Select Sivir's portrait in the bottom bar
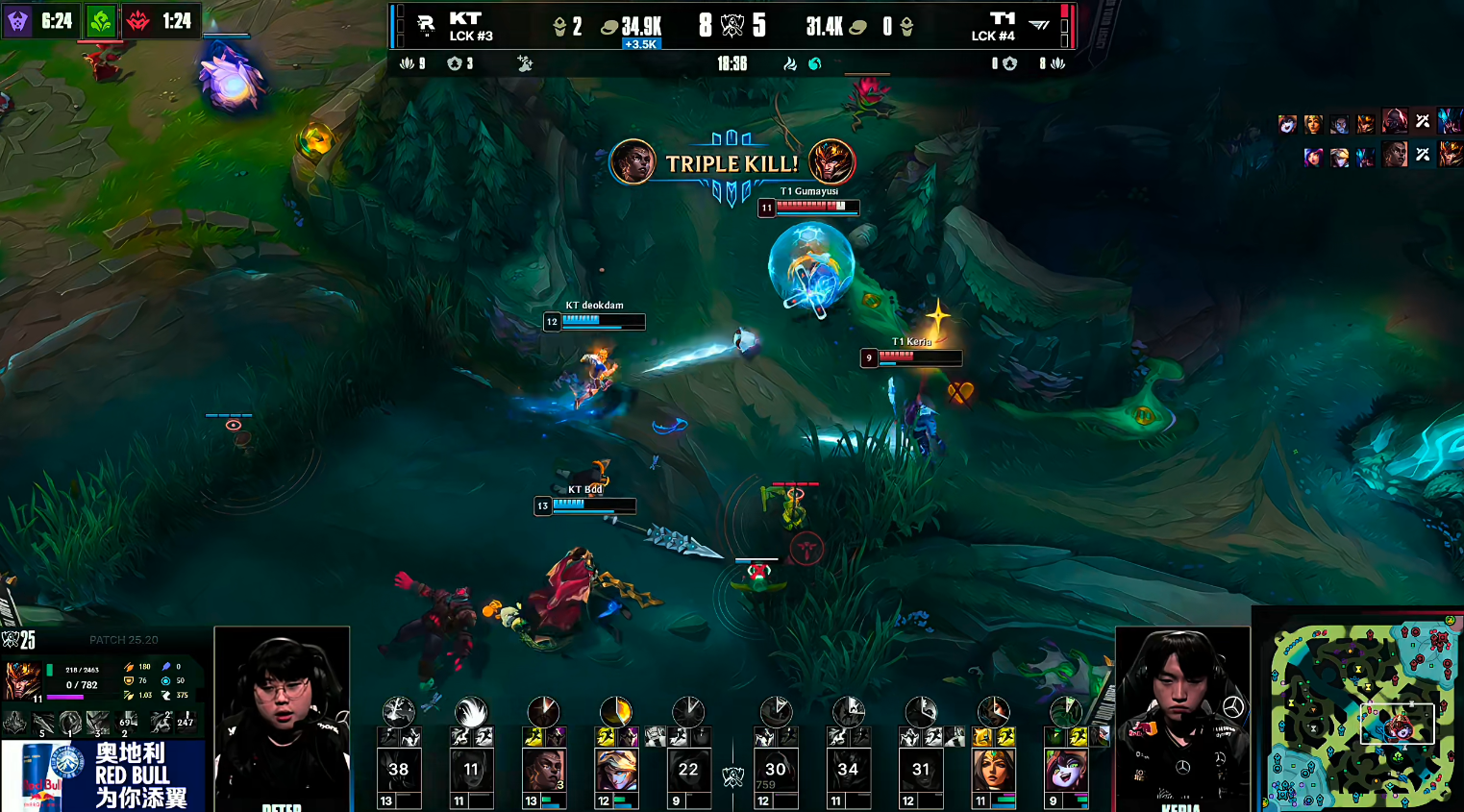Viewport: 1464px width, 812px height. click(993, 770)
